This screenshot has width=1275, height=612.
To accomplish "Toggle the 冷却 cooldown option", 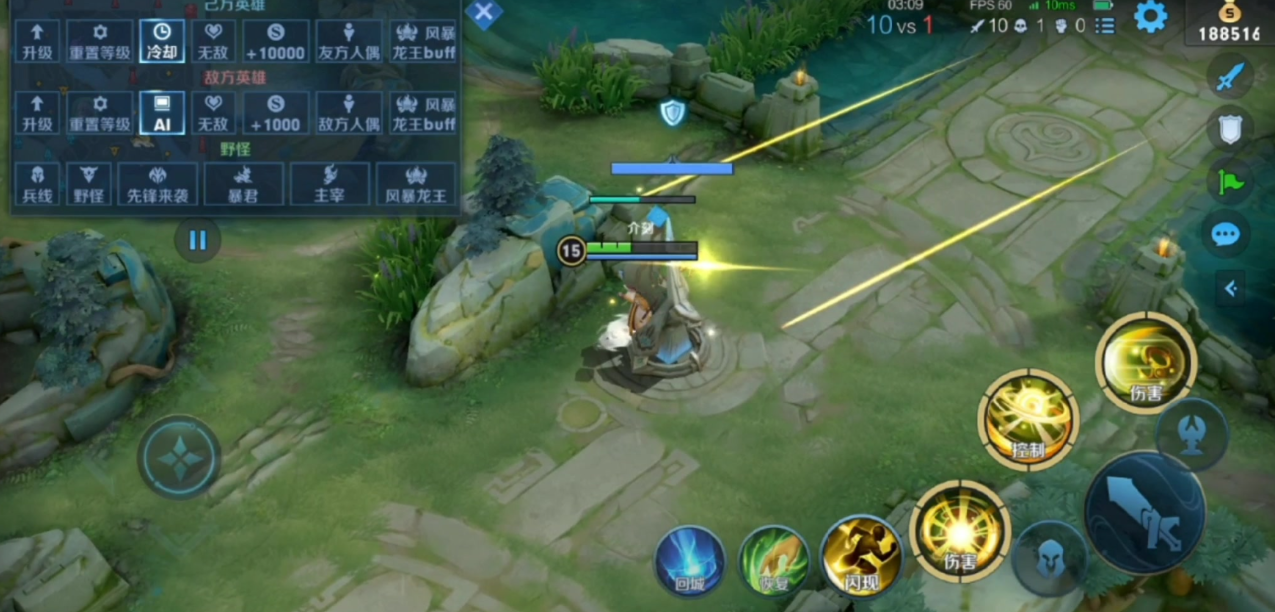I will (x=162, y=40).
